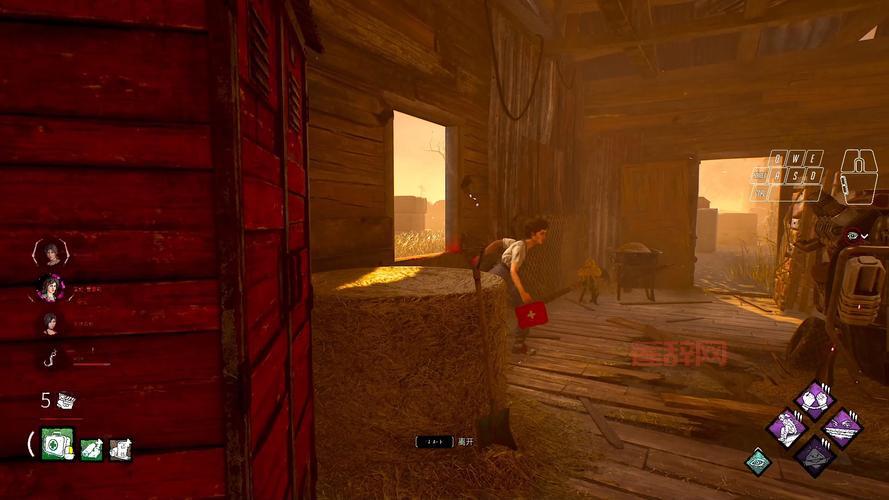Click the mouse input overlay icon

[x=858, y=176]
